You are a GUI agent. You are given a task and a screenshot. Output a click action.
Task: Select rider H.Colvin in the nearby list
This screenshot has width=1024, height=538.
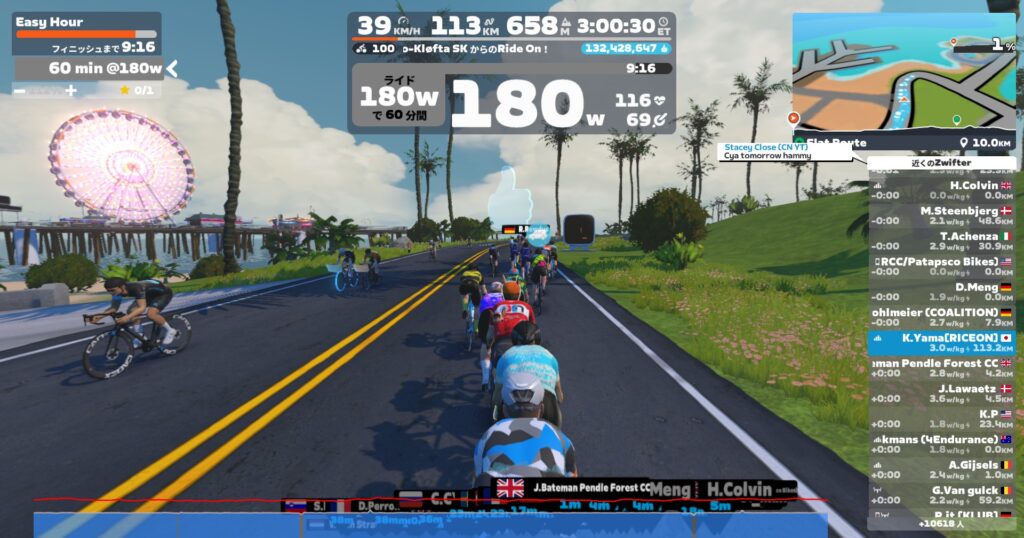point(942,190)
